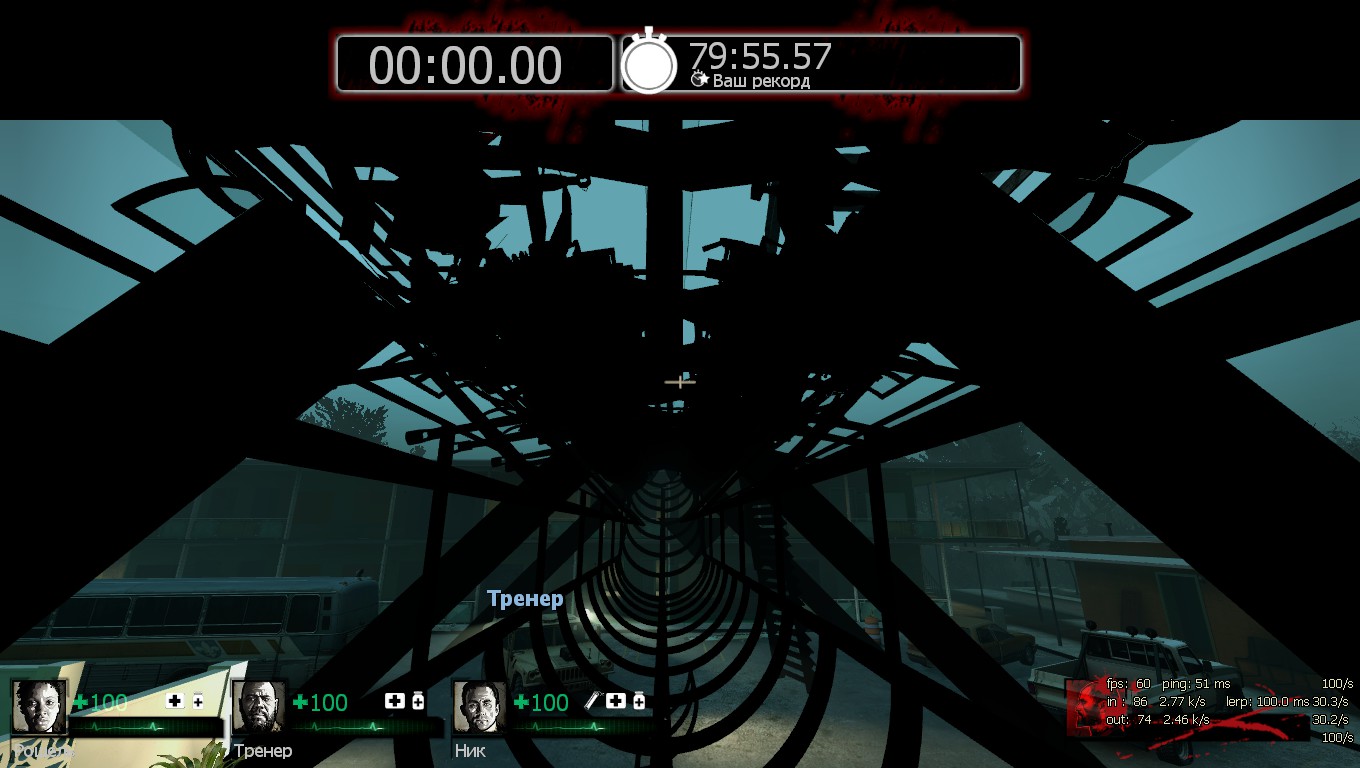Viewport: 1360px width, 768px height.
Task: Click Тренер's pain pills bottle icon
Action: (418, 701)
